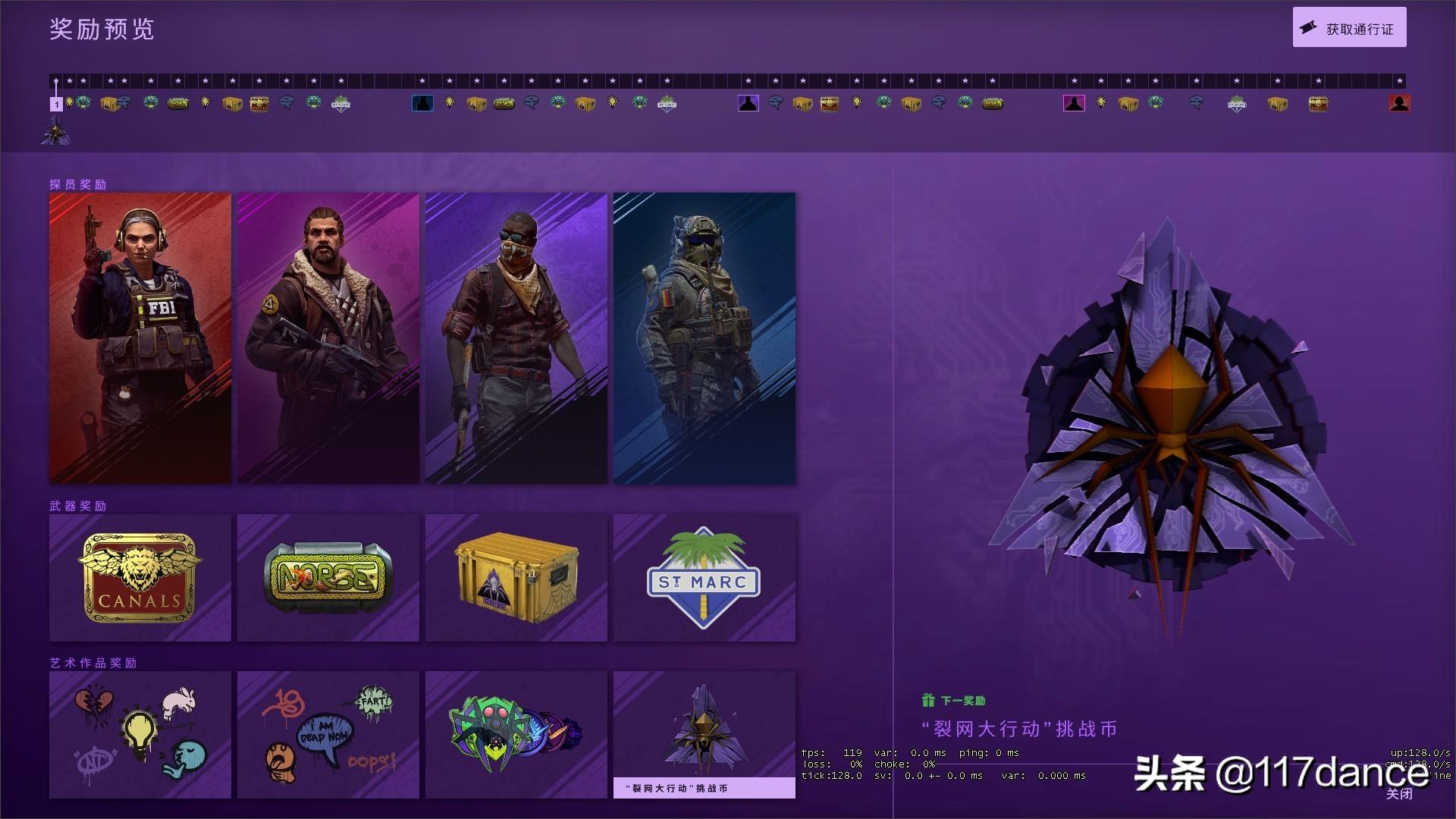
Task: Click the 获取通行证 button
Action: (x=1349, y=26)
